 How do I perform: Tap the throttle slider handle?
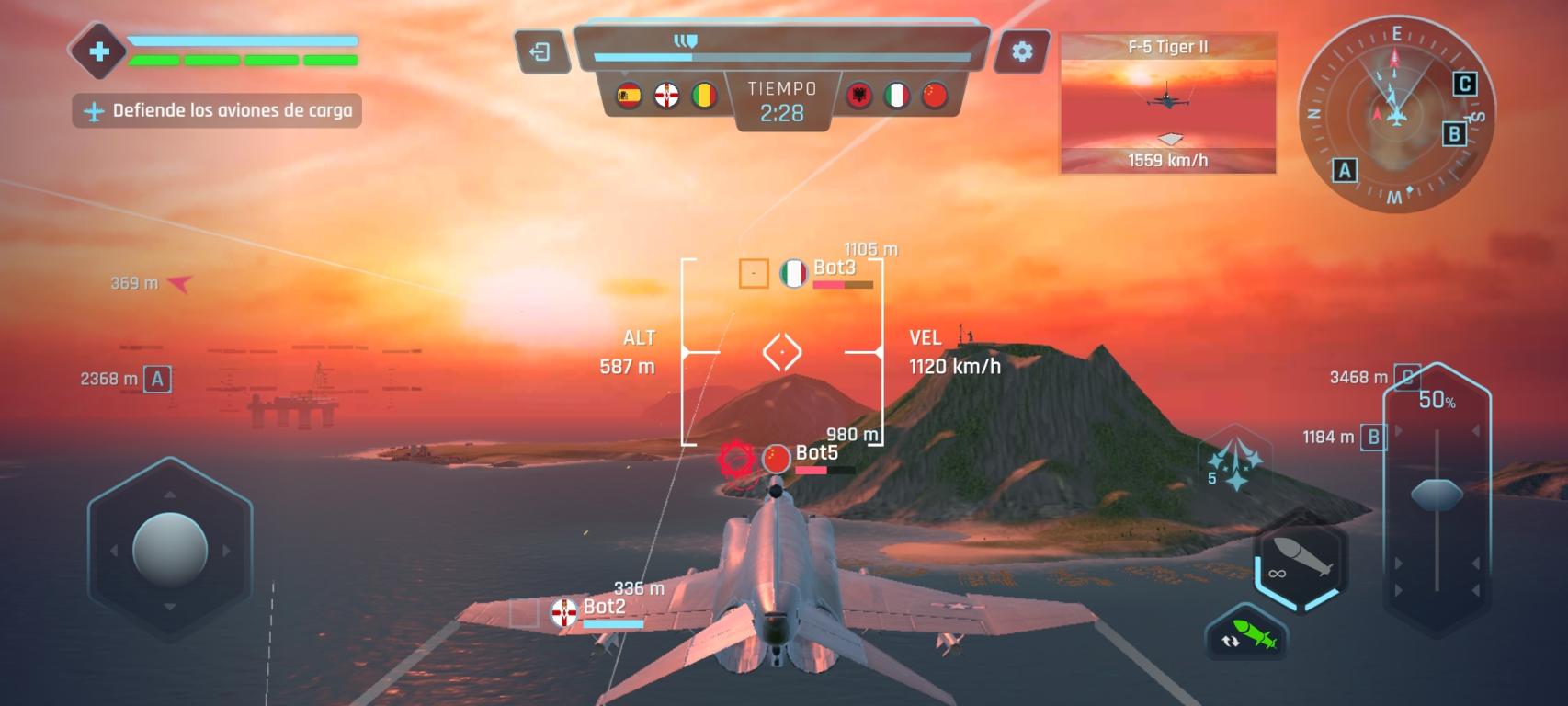tap(1437, 495)
